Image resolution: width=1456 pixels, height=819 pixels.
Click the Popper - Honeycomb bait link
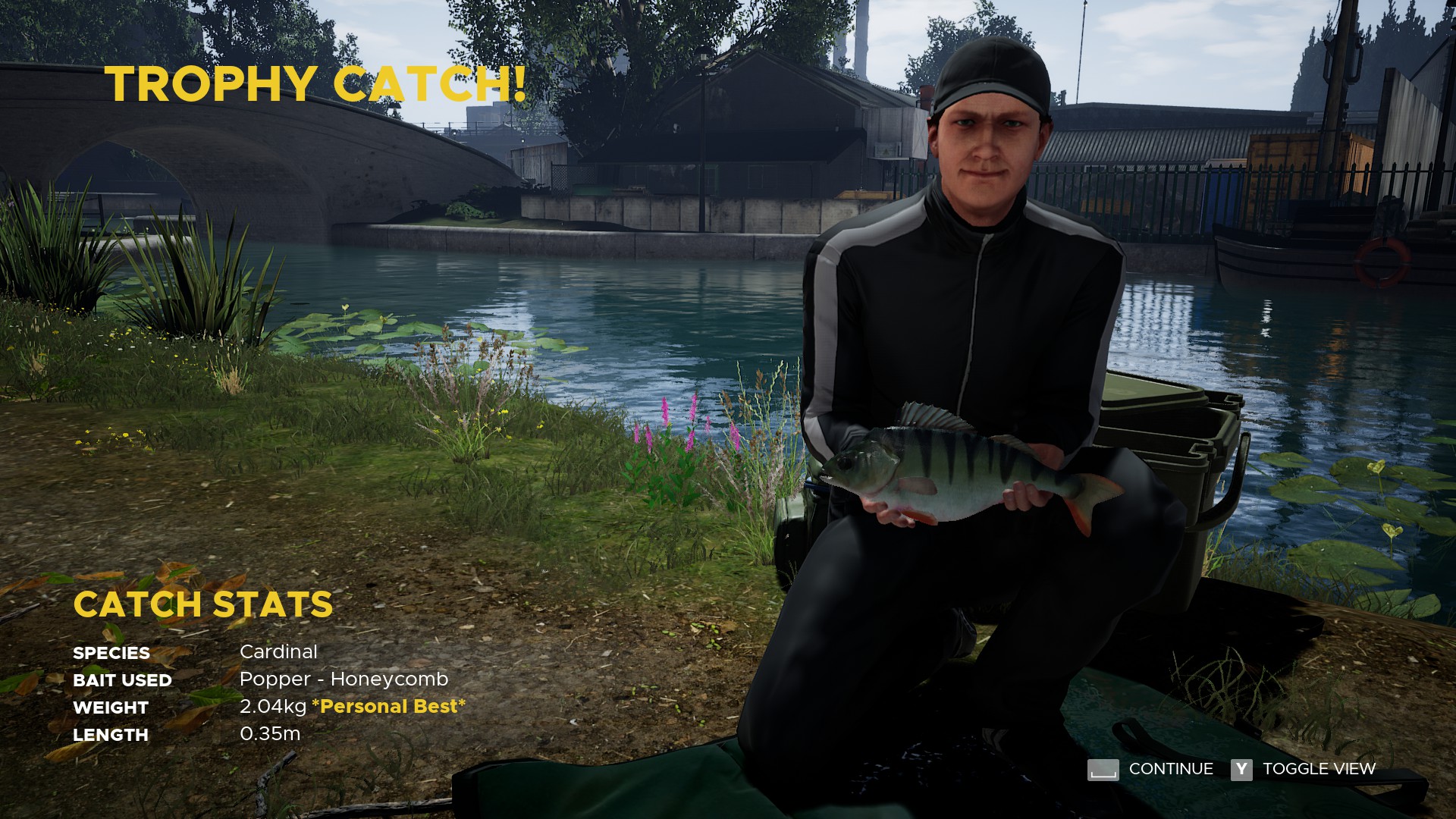(343, 679)
